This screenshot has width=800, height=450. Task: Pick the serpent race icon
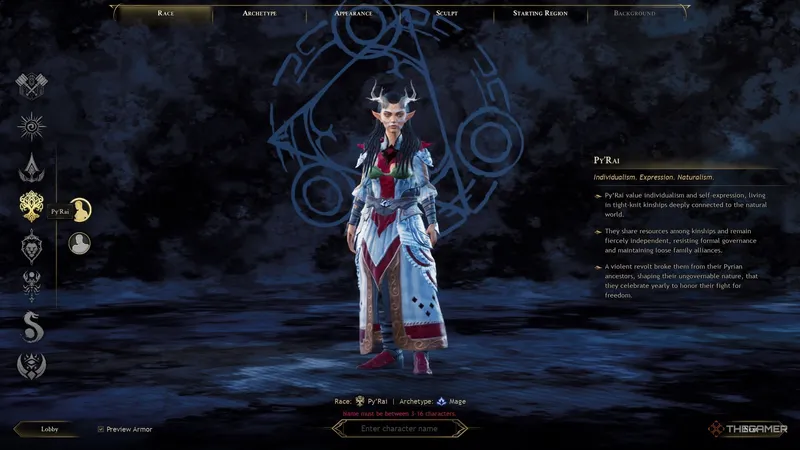(32, 325)
